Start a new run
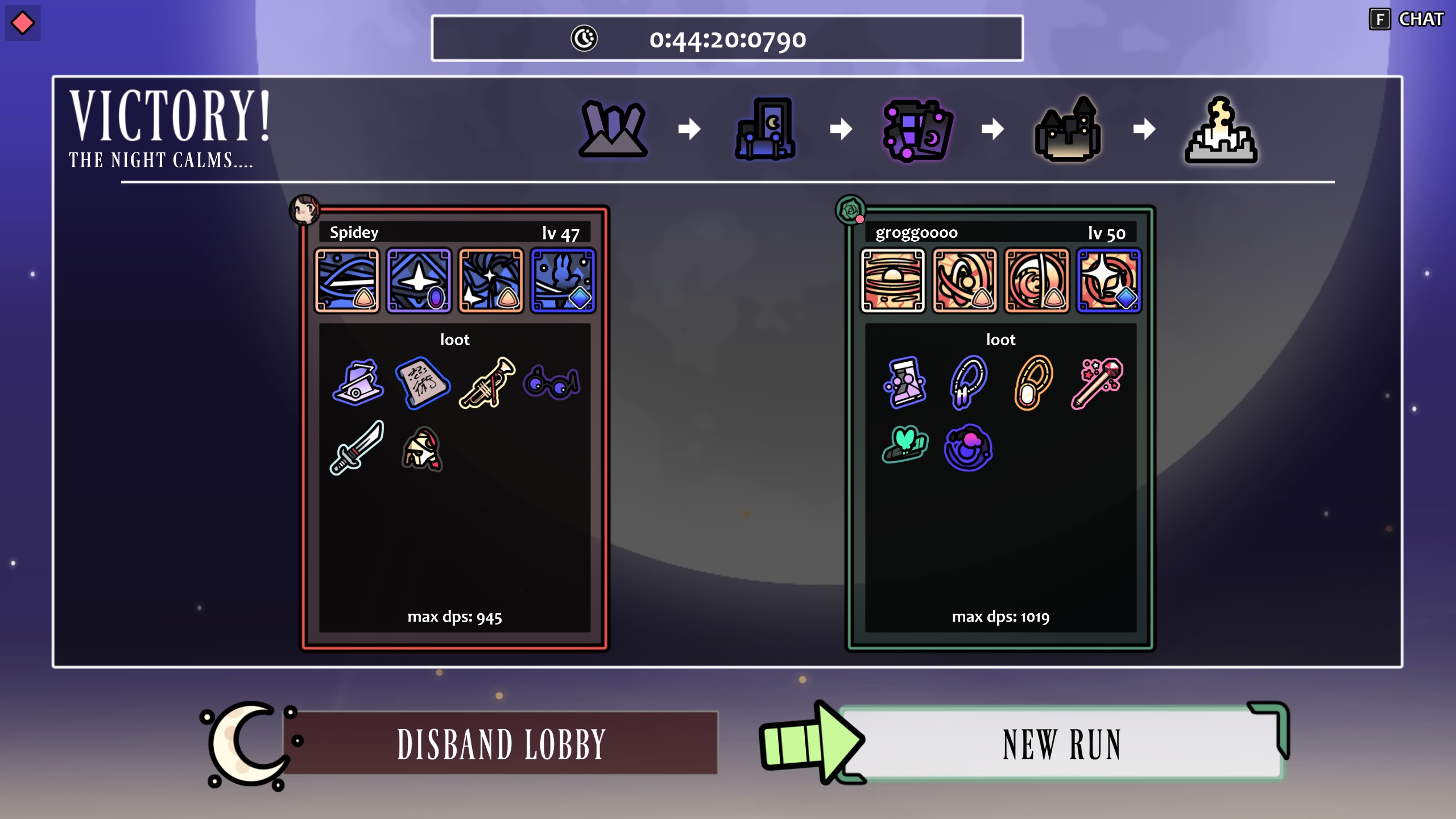 coord(1061,744)
